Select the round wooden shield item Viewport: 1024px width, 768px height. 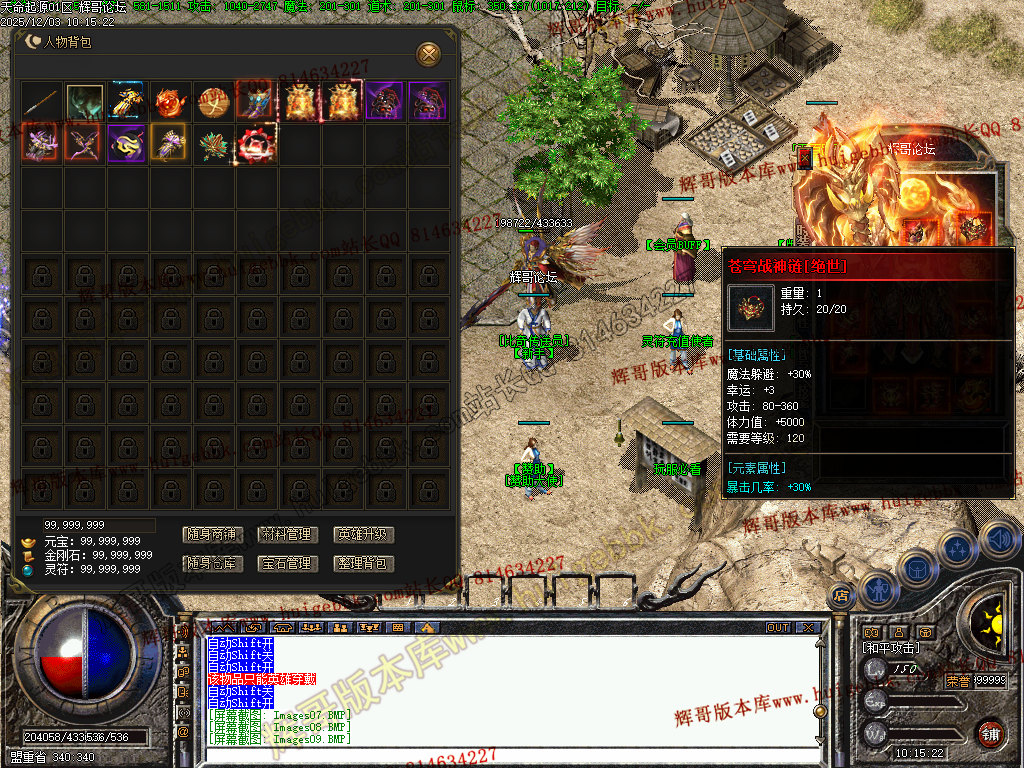pos(213,102)
